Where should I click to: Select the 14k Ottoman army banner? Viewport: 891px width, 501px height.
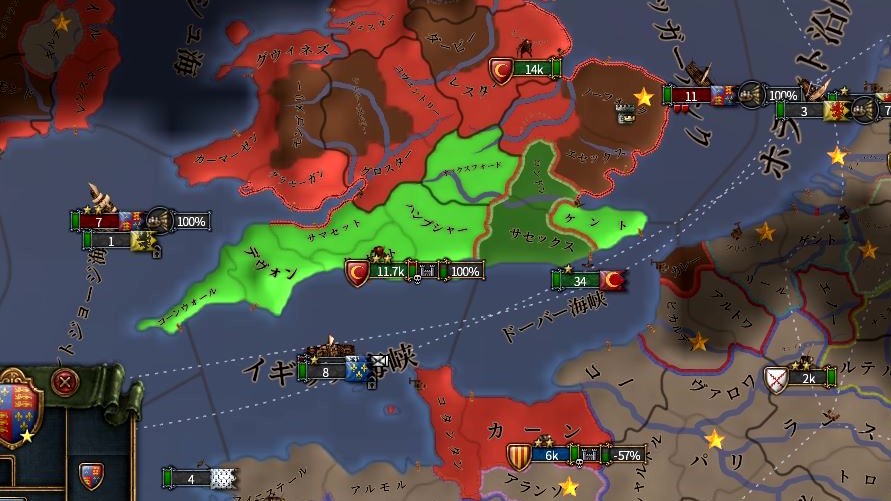point(527,69)
